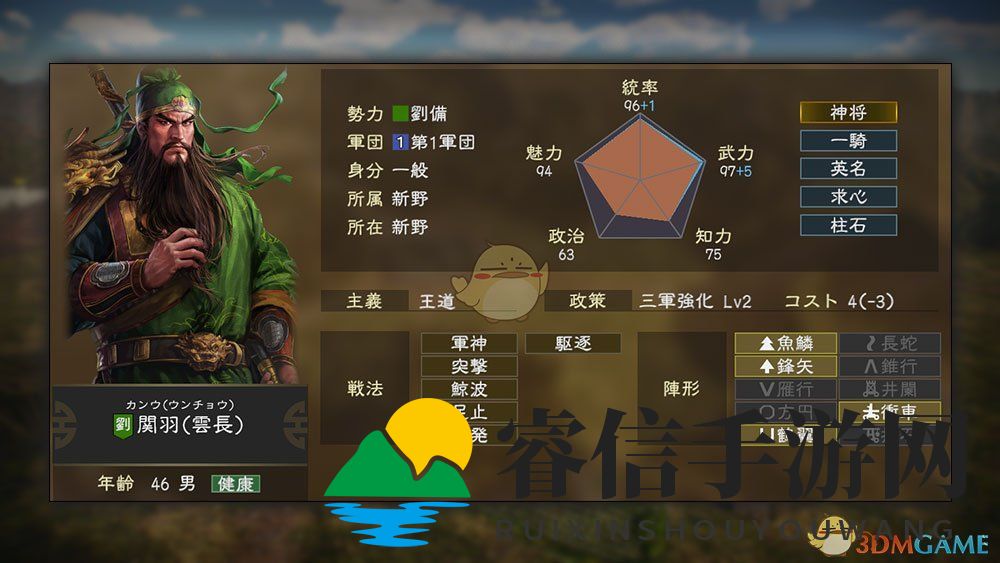Choose the 一騎 trait

pos(848,141)
